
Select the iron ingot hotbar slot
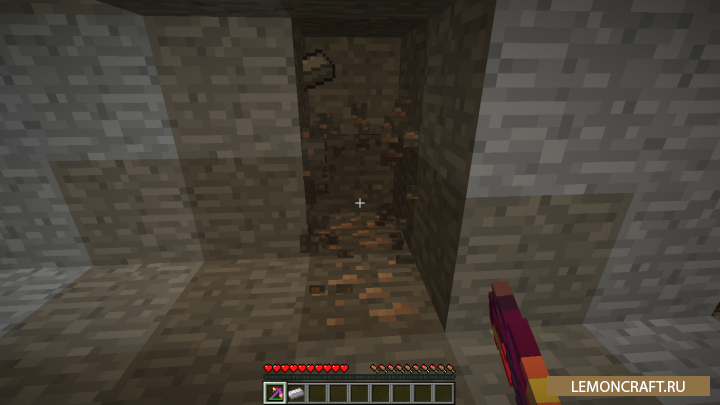click(296, 392)
